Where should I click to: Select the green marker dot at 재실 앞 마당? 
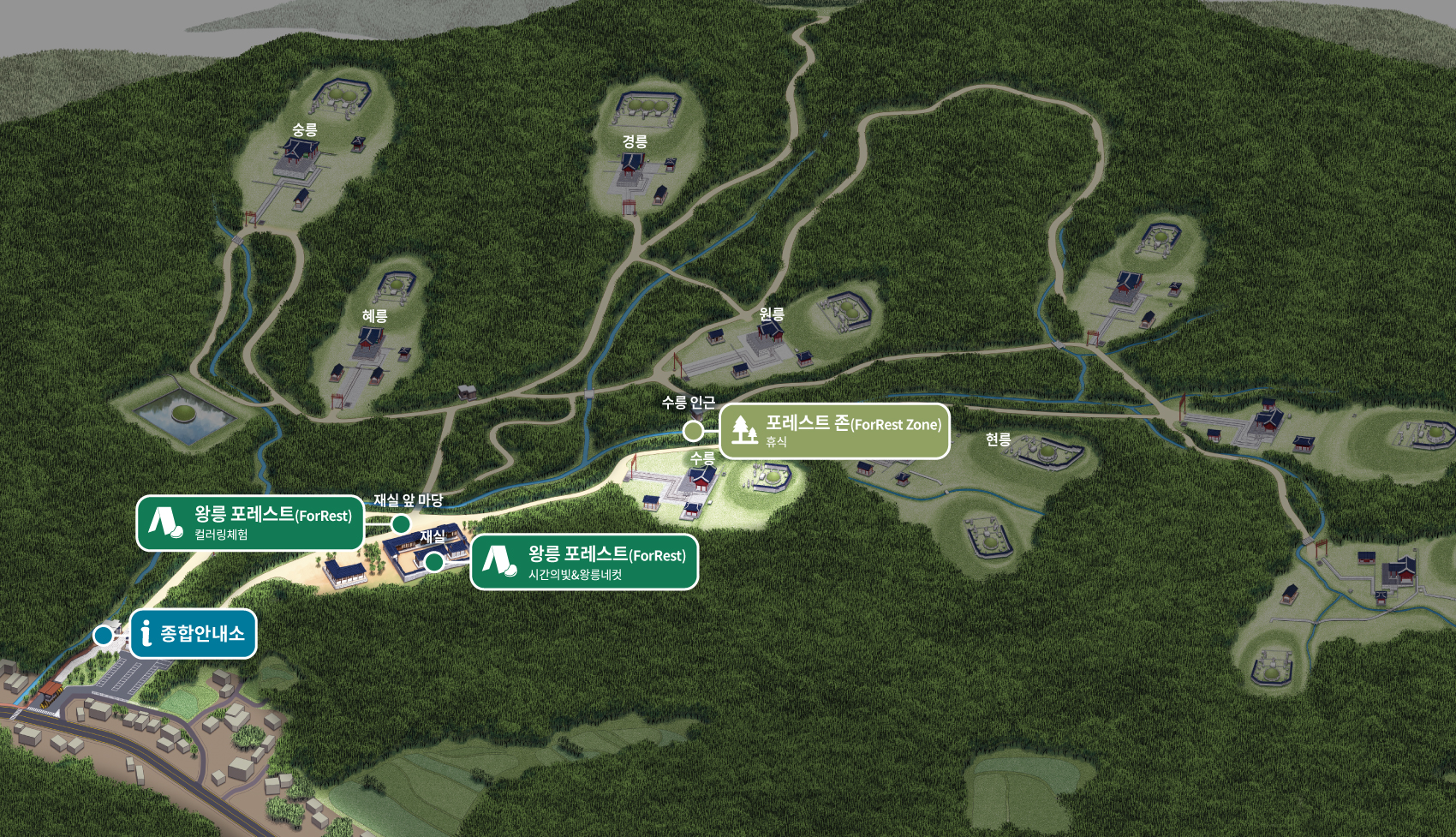coord(401,523)
